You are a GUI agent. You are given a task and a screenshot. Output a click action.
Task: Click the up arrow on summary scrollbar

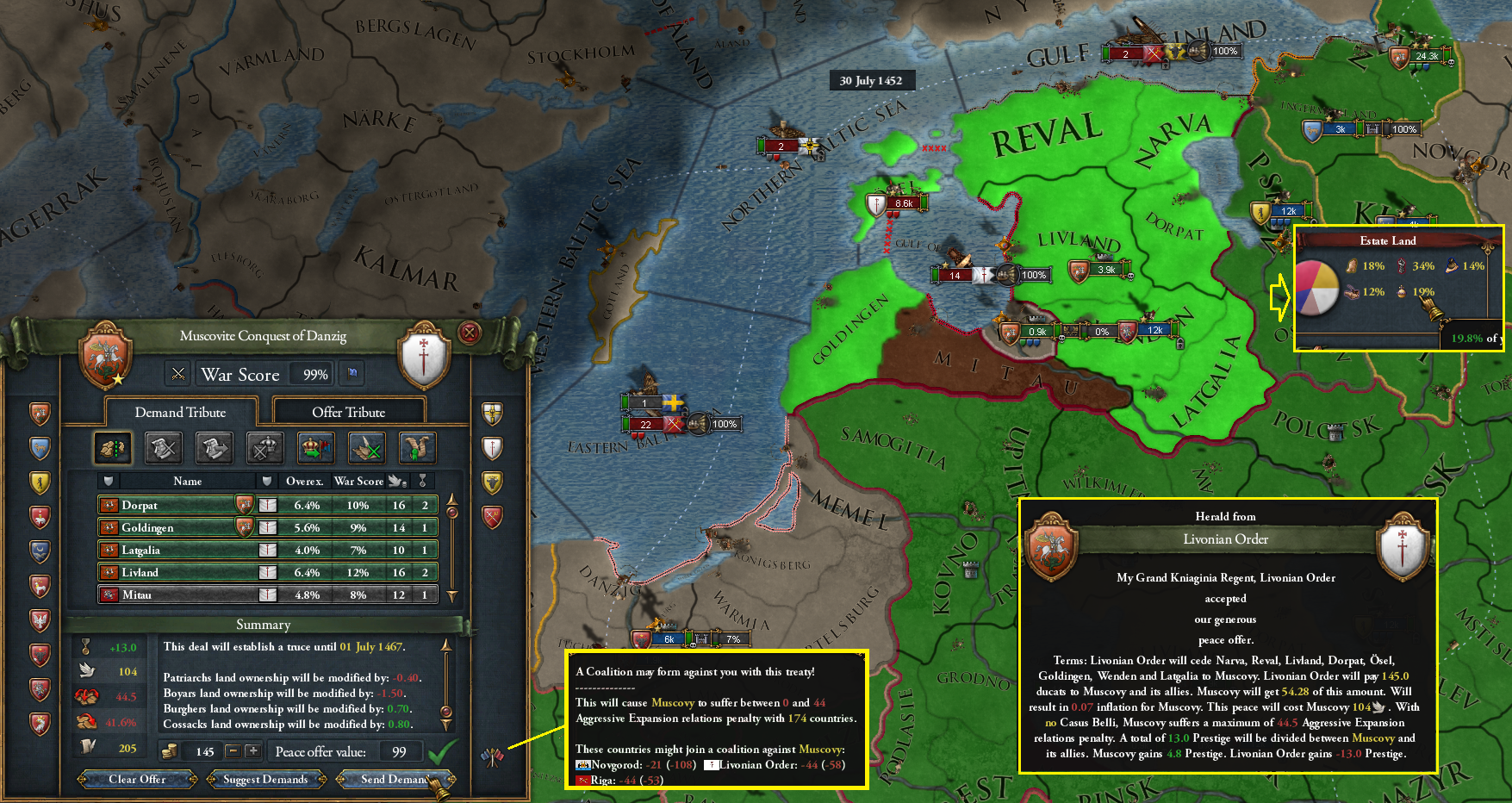click(x=446, y=644)
